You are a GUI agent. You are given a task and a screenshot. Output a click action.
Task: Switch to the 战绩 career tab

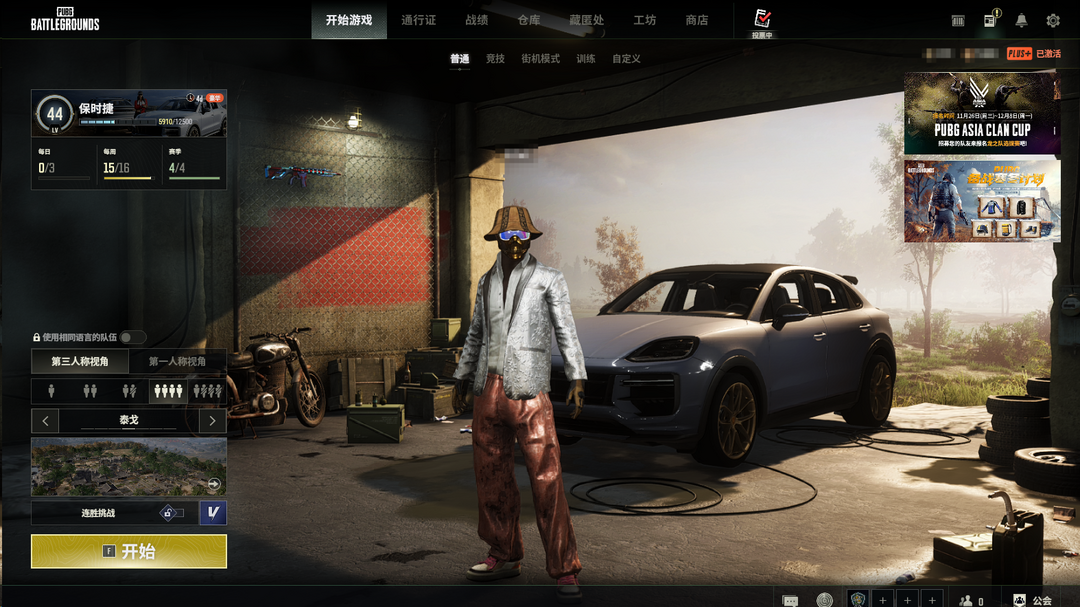point(477,20)
